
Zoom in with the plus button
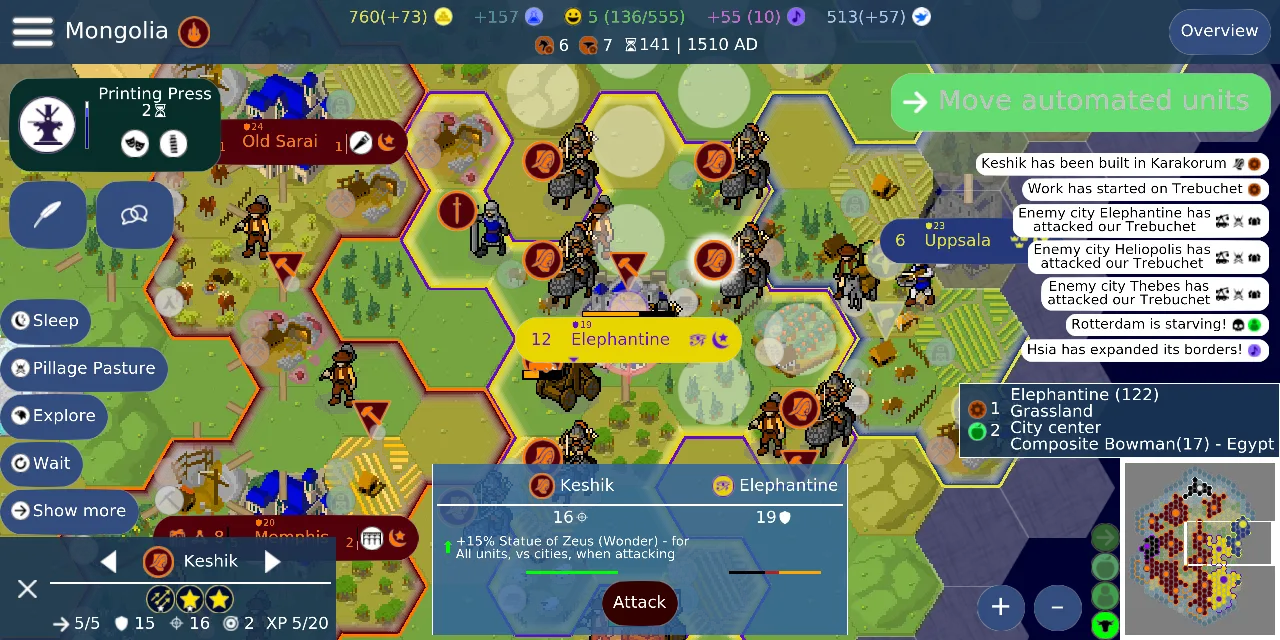point(1000,606)
